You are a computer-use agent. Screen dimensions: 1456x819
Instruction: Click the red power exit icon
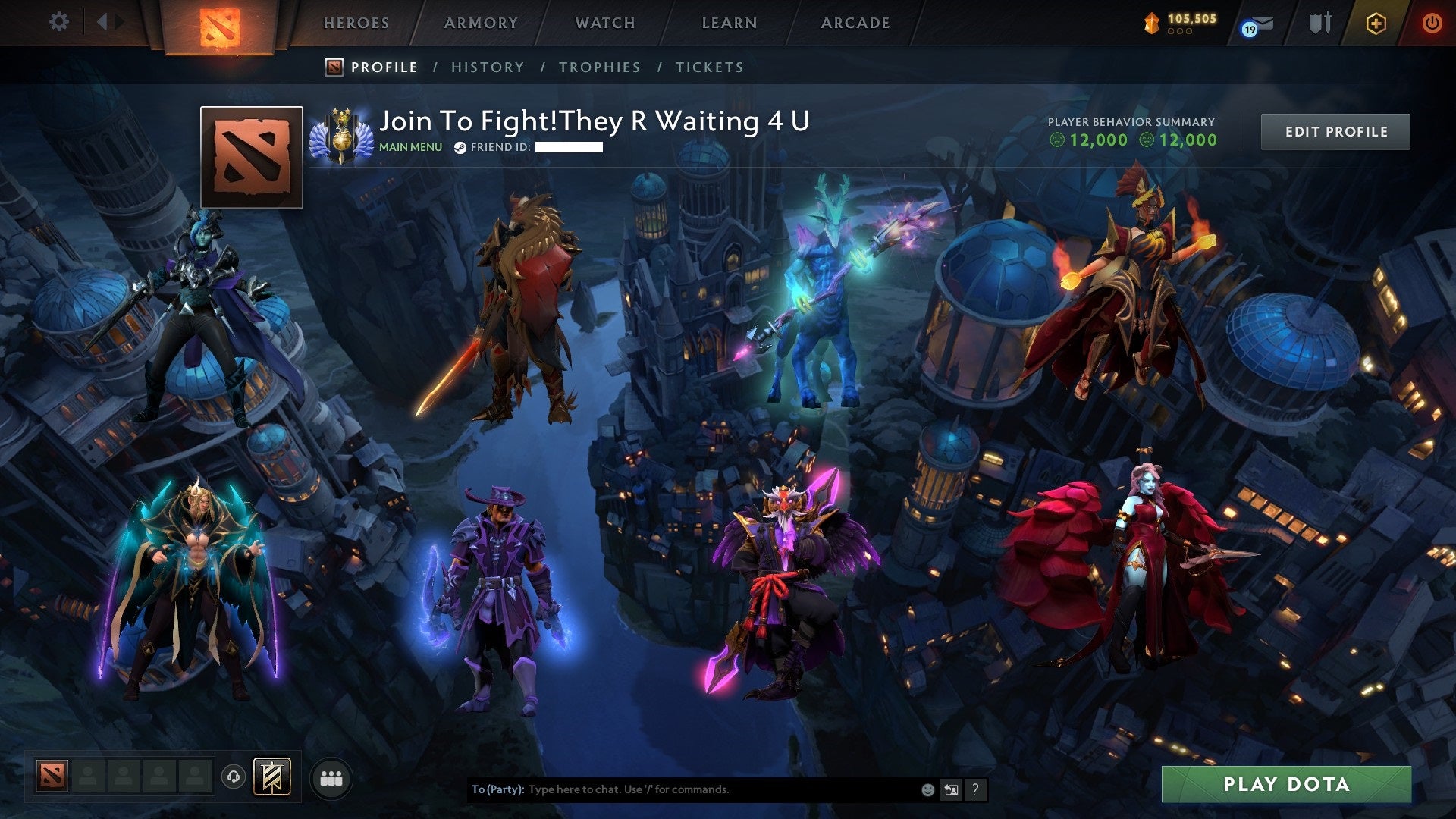tap(1432, 23)
